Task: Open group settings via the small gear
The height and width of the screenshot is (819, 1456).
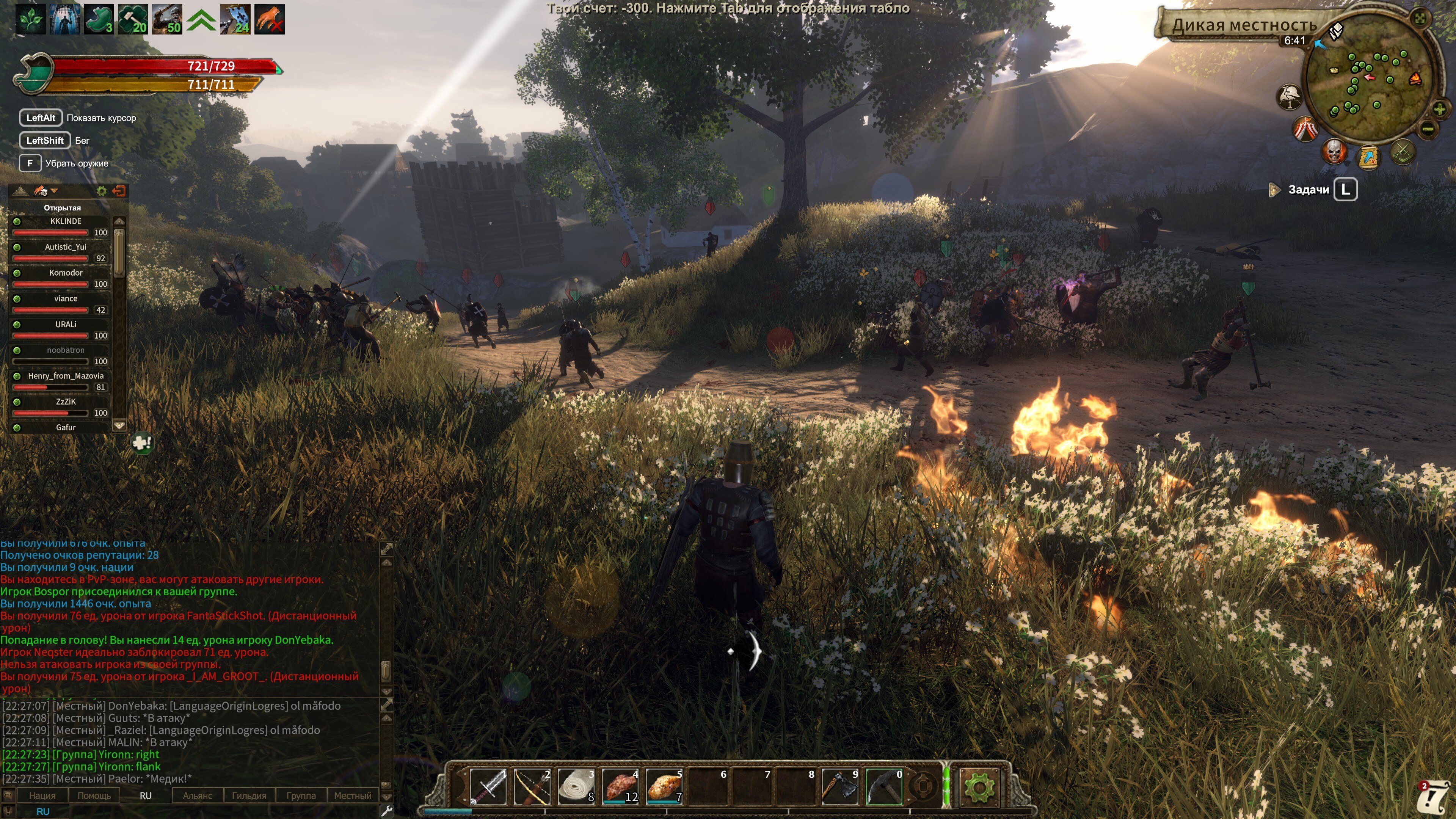Action: 102,191
